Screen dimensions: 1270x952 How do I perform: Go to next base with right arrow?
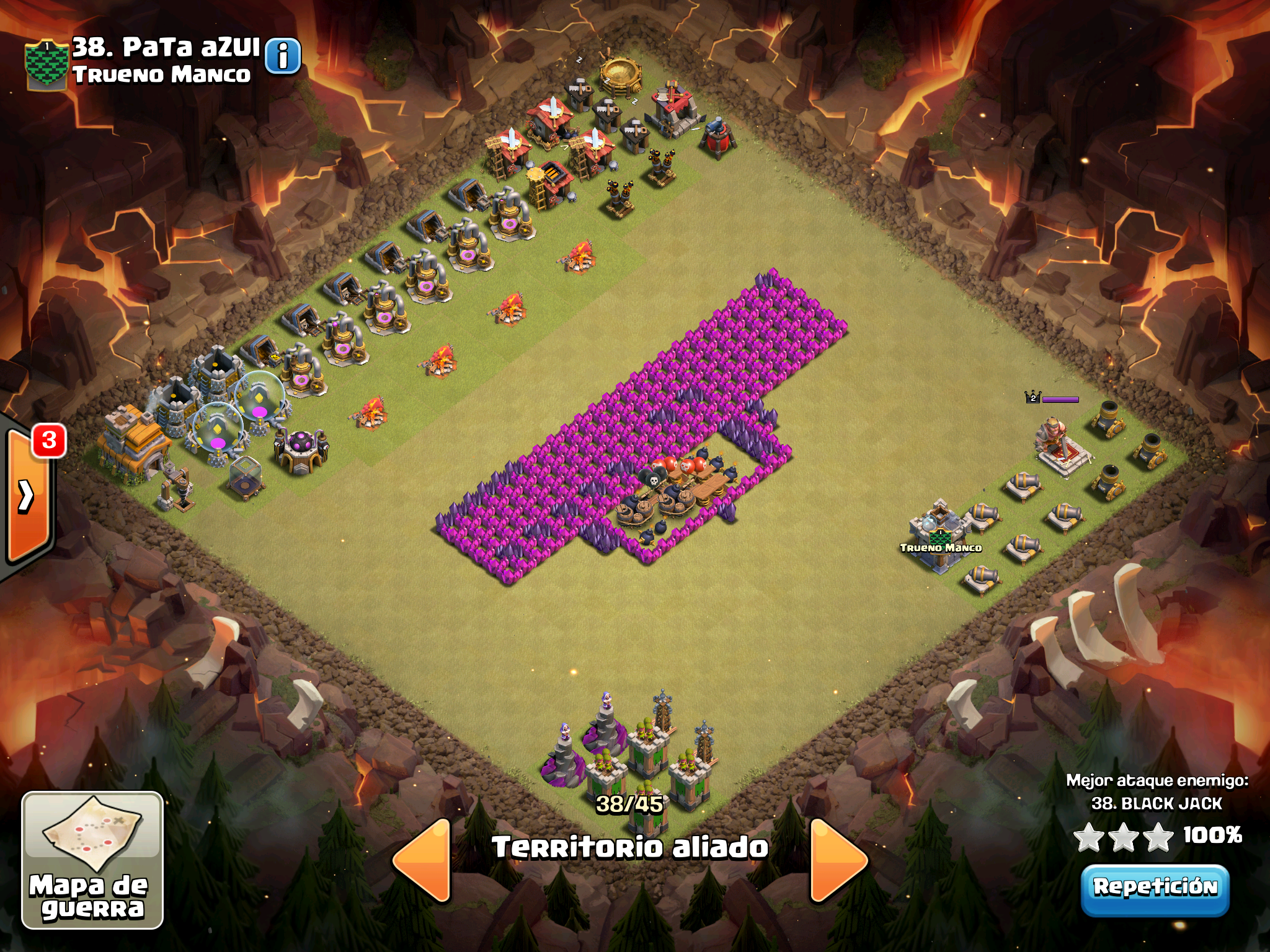point(837,860)
